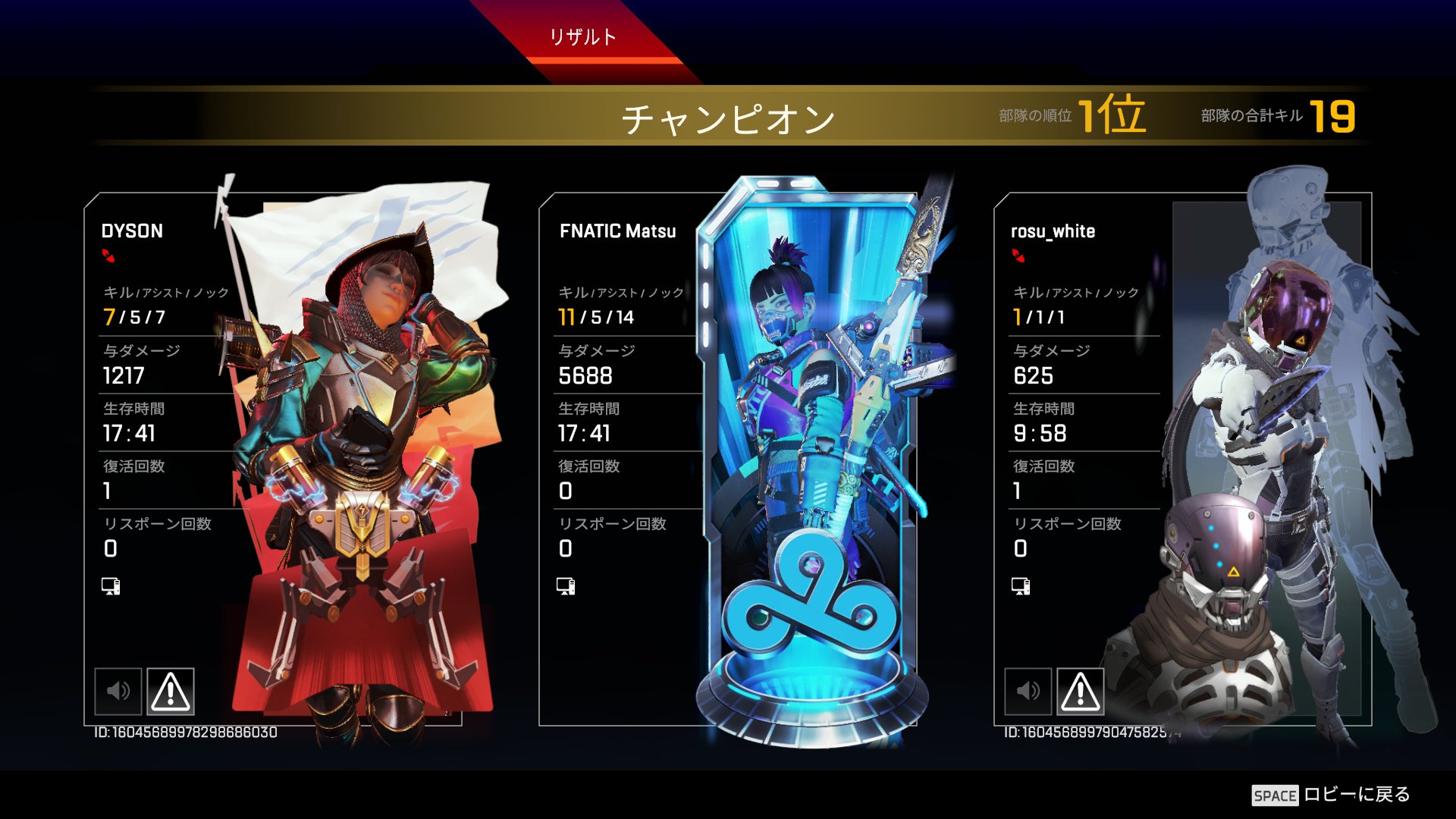The image size is (1456, 819).
Task: Report rosu_white using the warning triangle icon
Action: (1082, 692)
